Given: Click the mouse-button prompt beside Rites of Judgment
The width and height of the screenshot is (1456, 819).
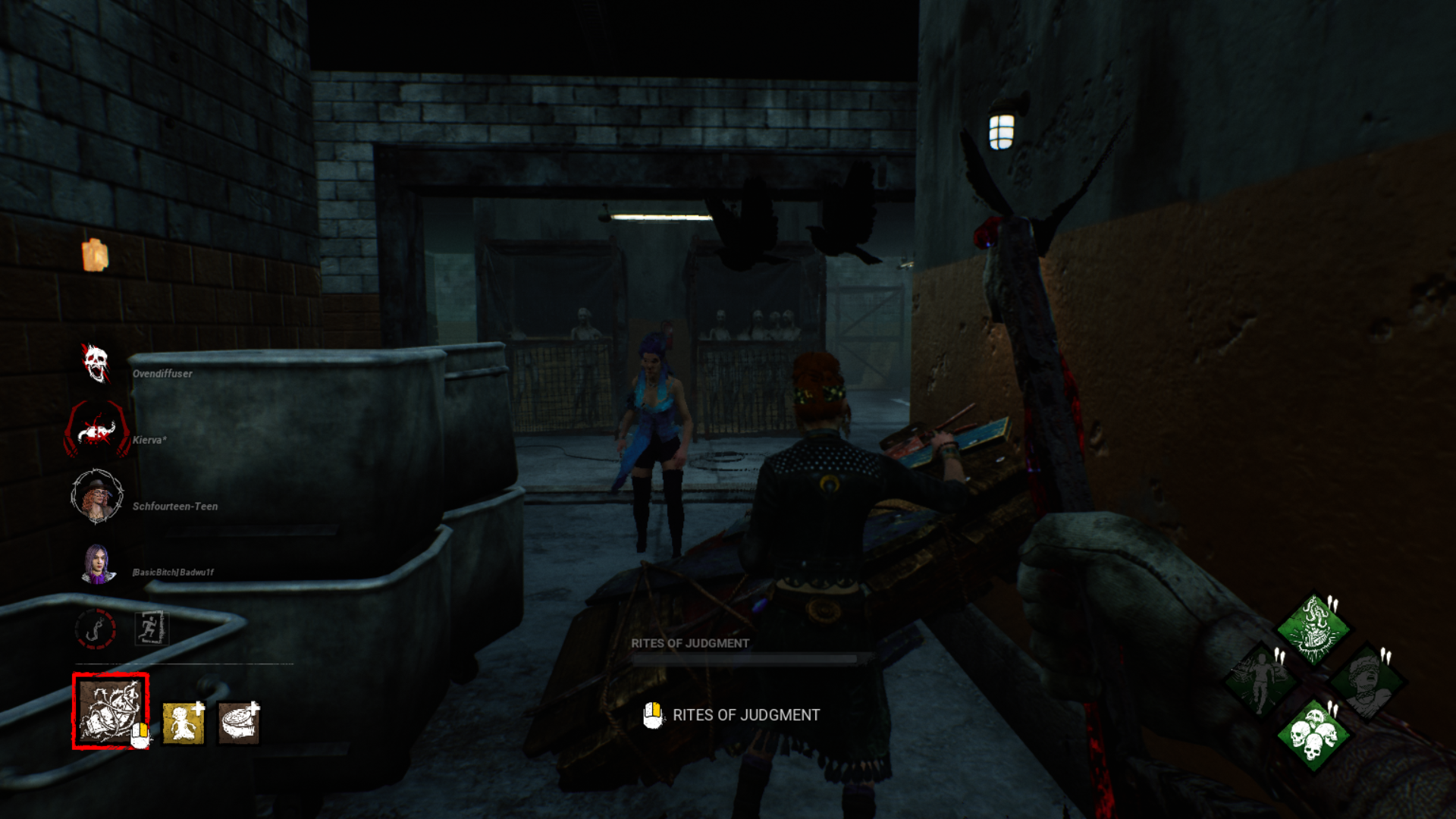Looking at the screenshot, I should (x=653, y=714).
